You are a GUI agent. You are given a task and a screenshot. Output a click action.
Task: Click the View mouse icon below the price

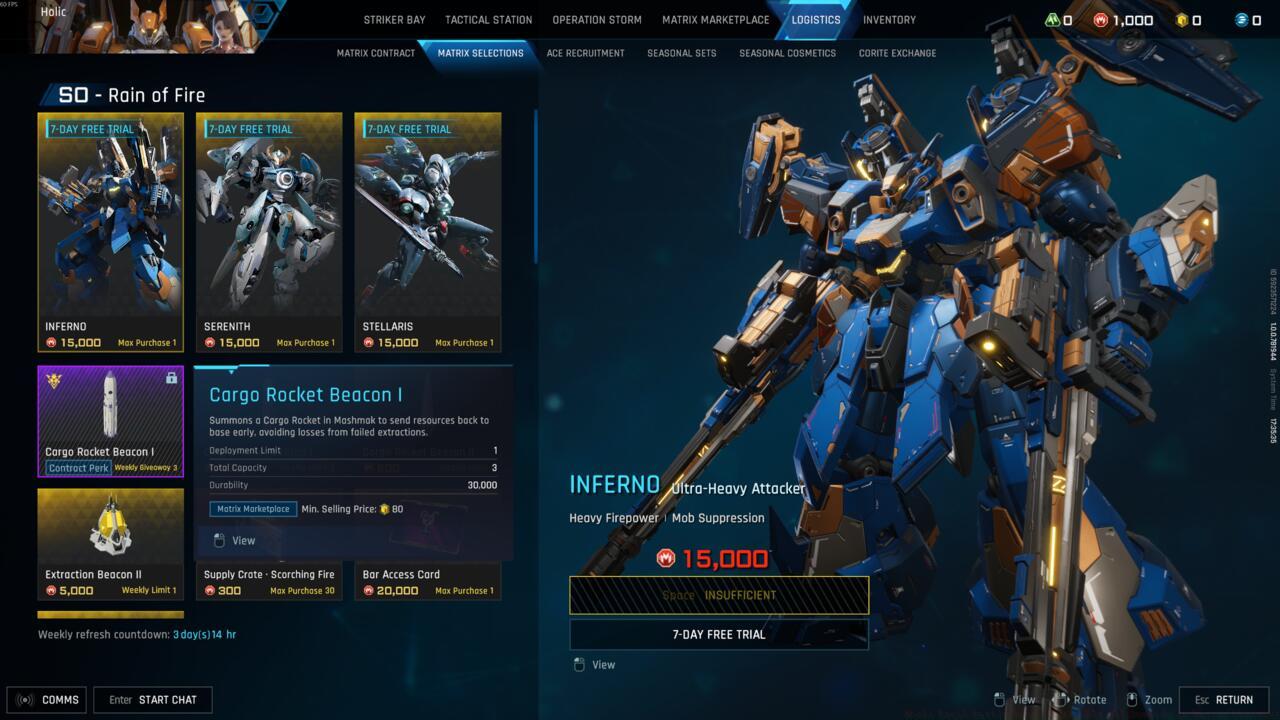click(x=581, y=664)
